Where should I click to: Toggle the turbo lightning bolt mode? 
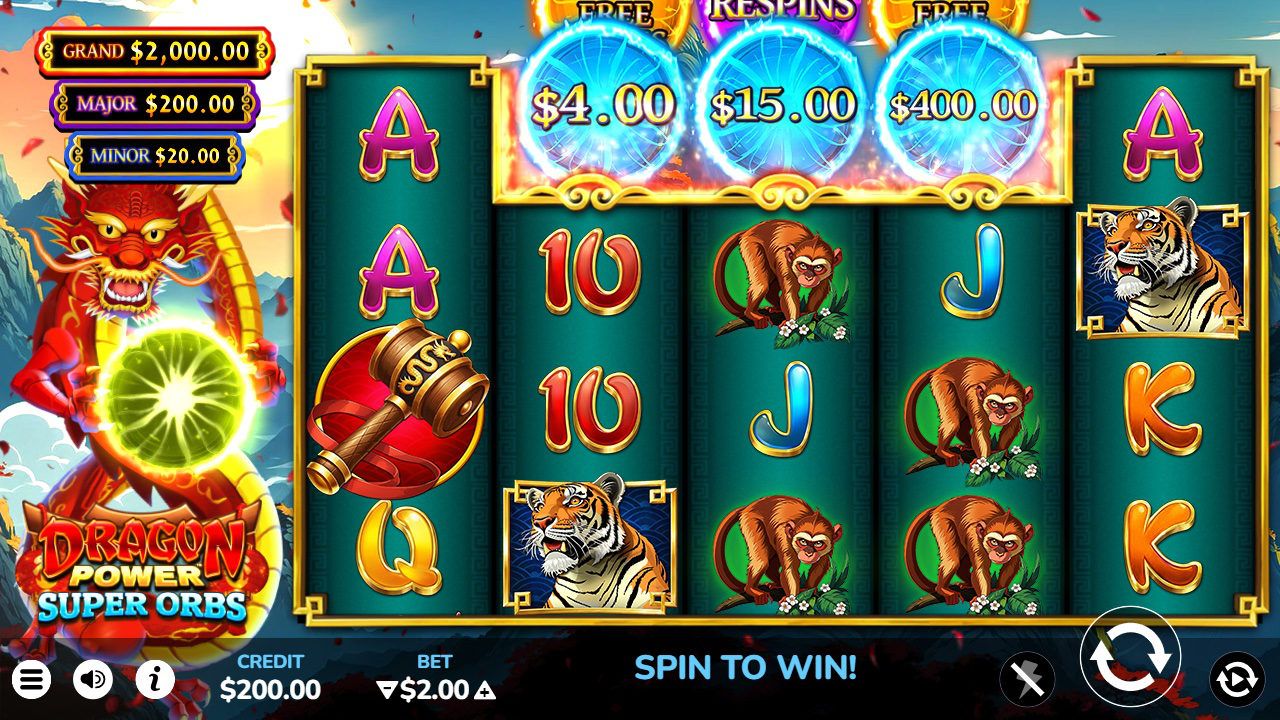click(1027, 680)
